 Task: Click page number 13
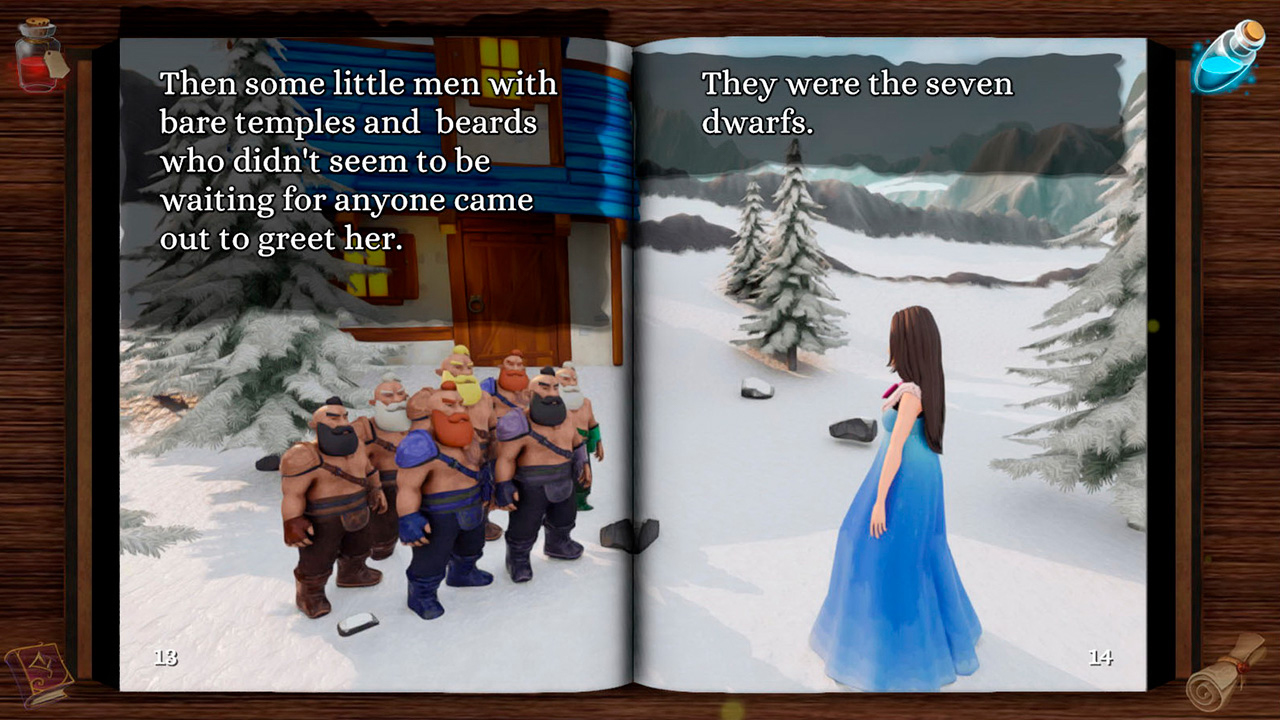(168, 658)
